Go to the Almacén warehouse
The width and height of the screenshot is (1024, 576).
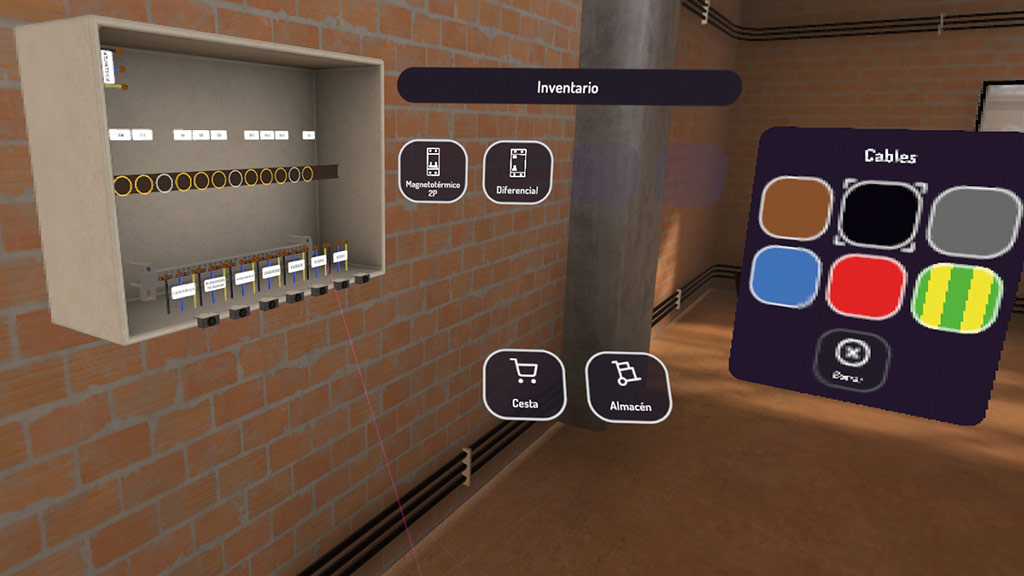tap(629, 386)
